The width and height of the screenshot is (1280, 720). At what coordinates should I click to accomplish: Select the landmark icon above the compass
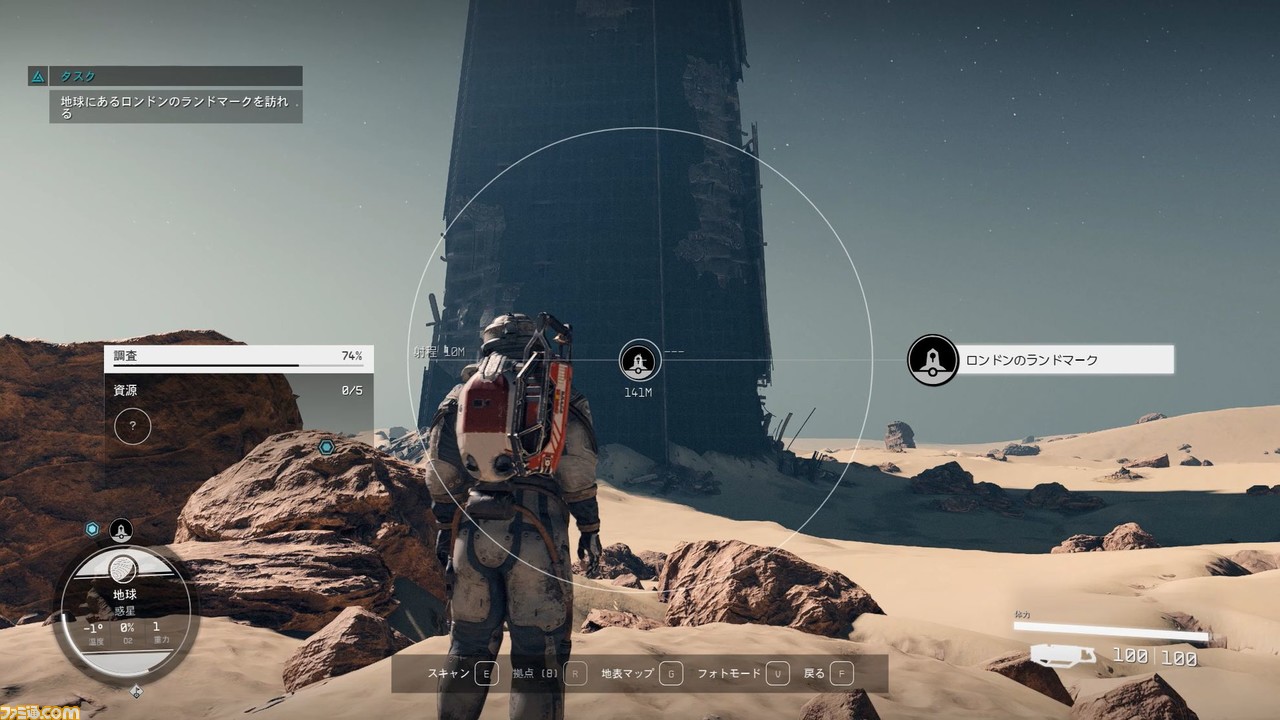click(121, 530)
